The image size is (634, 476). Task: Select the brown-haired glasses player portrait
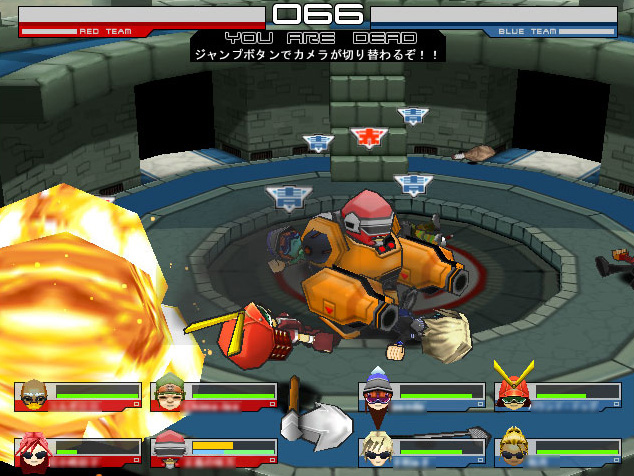coord(34,396)
